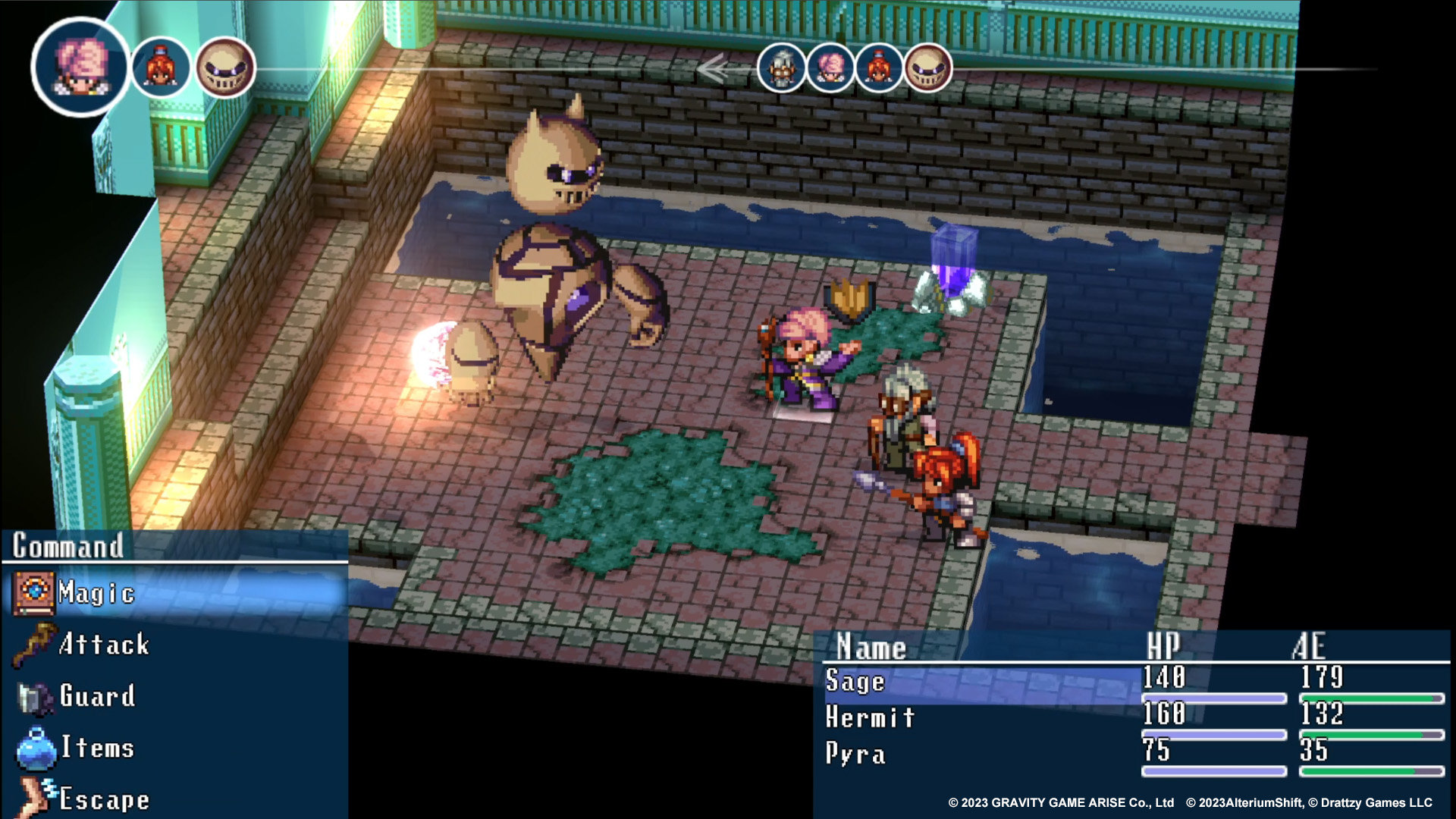Select Sage in the party list

pyautogui.click(x=855, y=681)
